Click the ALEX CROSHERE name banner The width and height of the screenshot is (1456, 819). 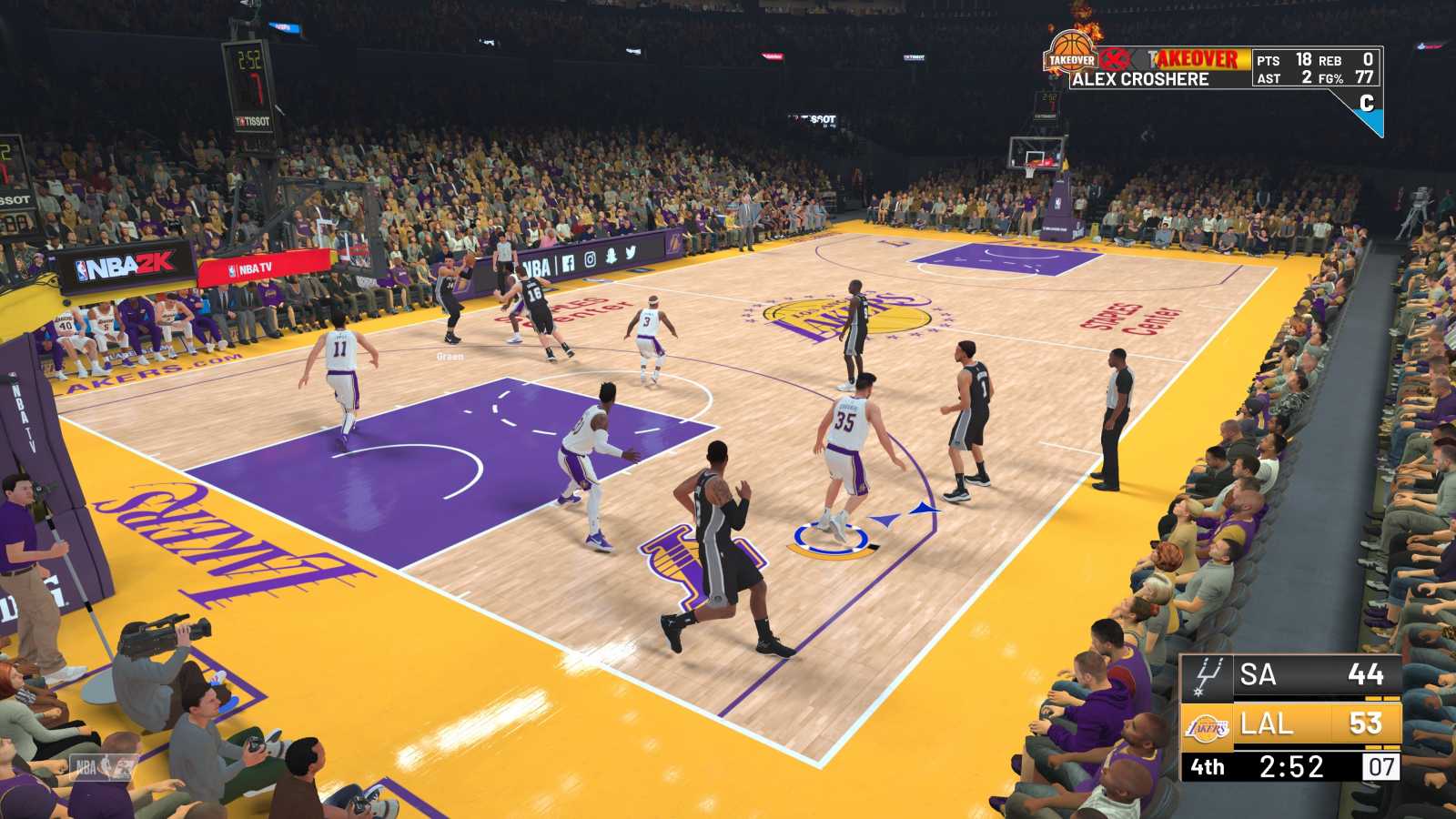tap(1142, 78)
